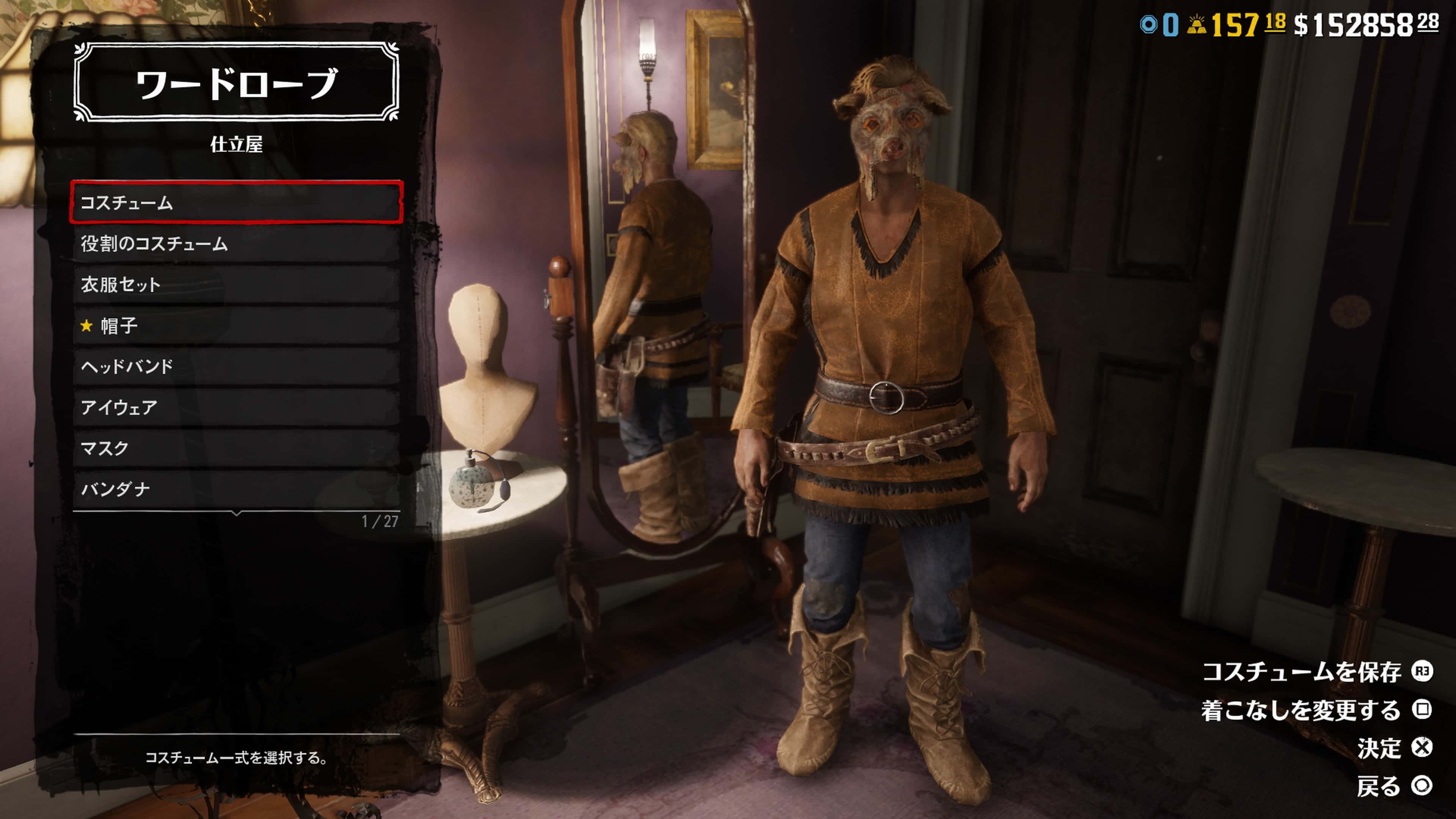Viewport: 1456px width, 819px height.
Task: Select ヘッドバンド from the wardrobe list
Action: (236, 366)
